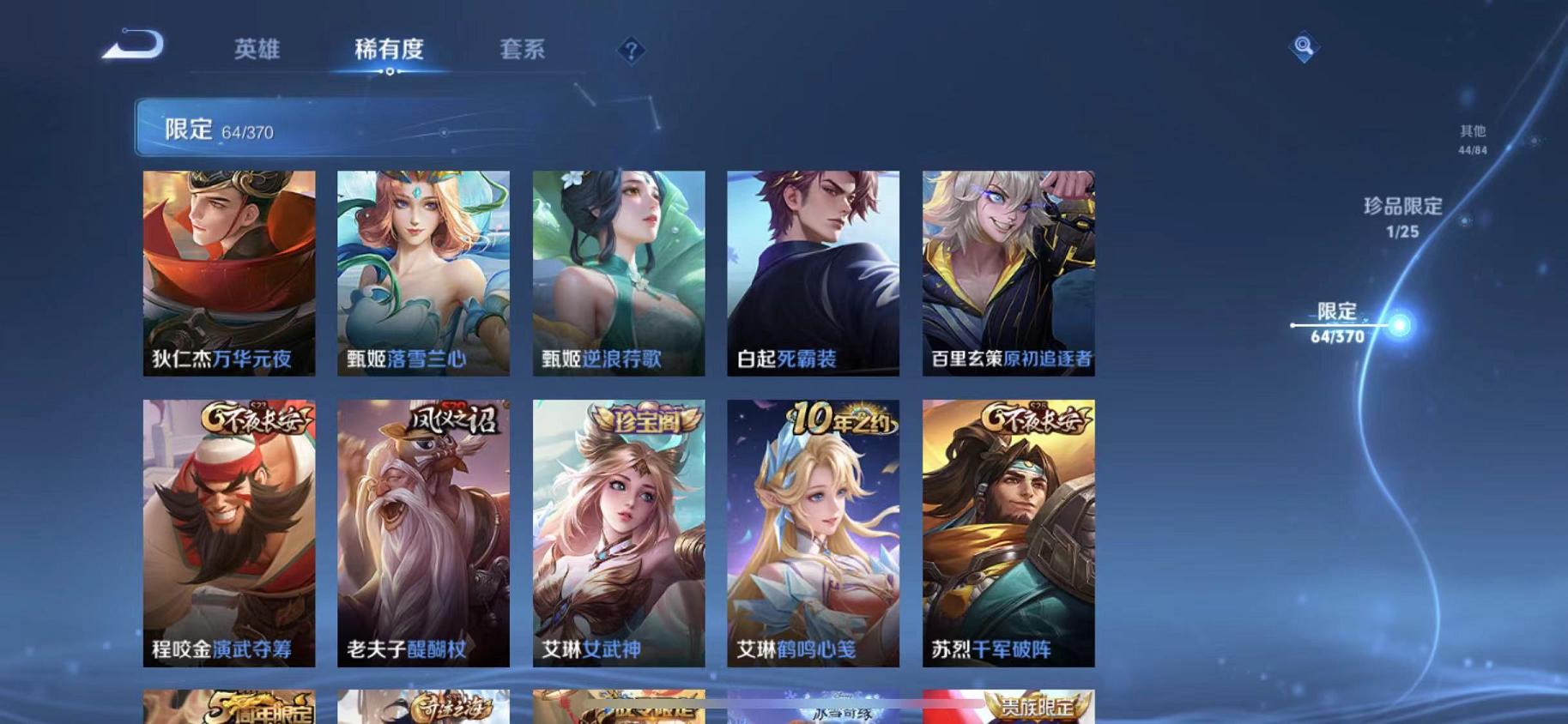Open the 苏烈 千军破阵 skin card
Screen dimensions: 1568x724
pos(1008,532)
